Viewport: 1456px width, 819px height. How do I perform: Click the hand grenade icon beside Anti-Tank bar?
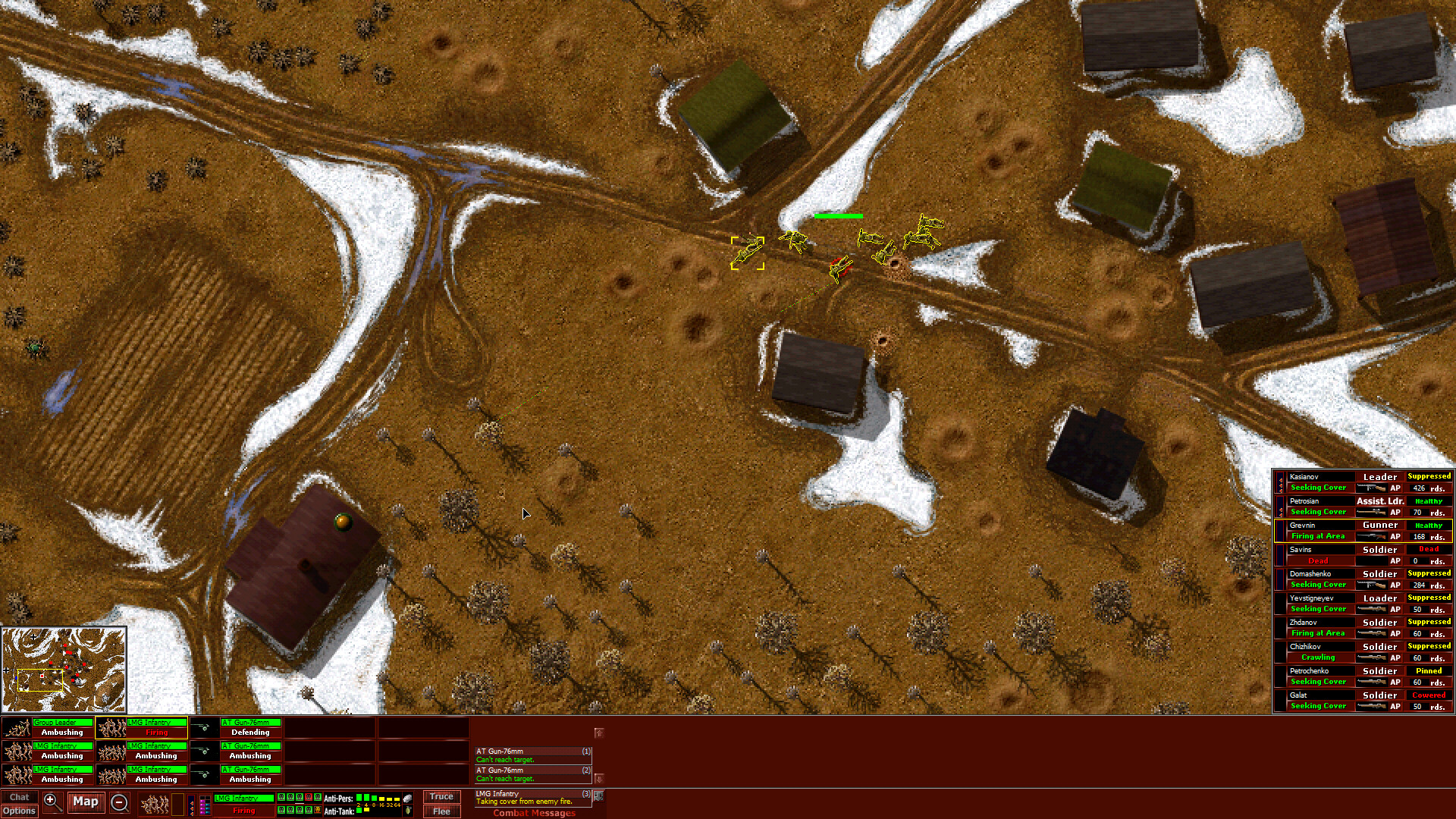(x=407, y=811)
